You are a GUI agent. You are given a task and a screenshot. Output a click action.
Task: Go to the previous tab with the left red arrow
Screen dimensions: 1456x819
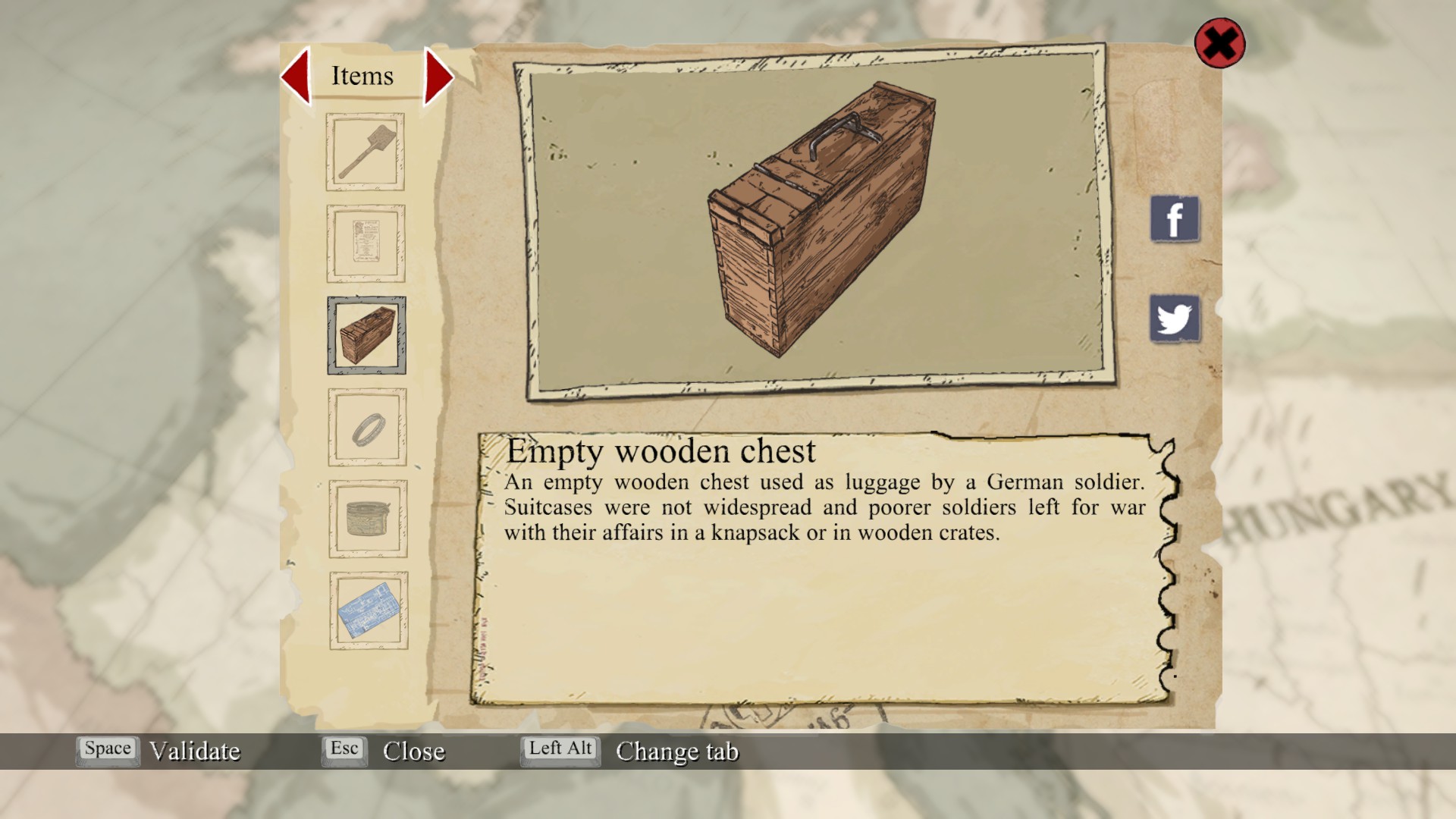[x=297, y=76]
